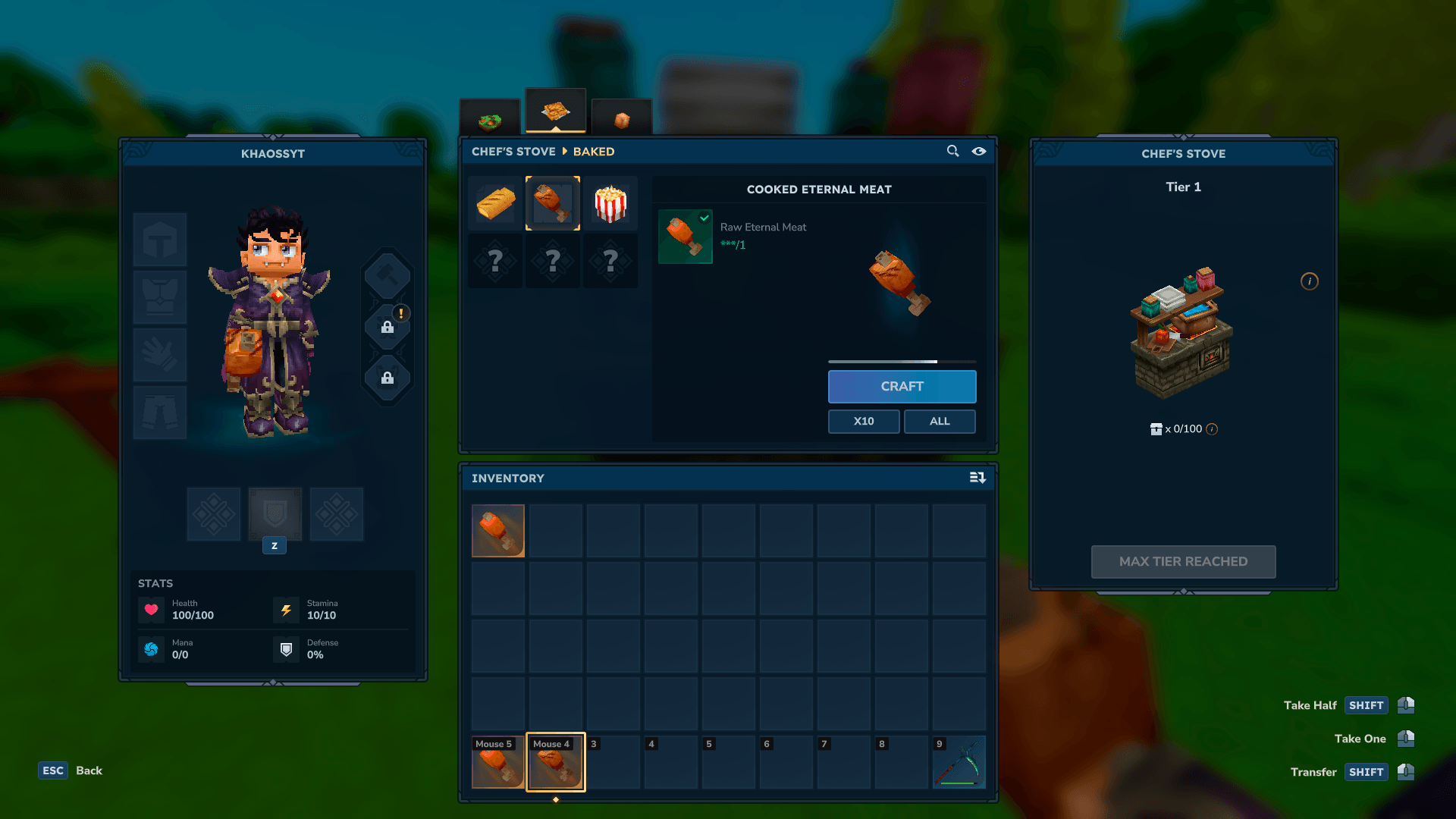Show Chef's Stove info icon
Image resolution: width=1456 pixels, height=819 pixels.
pos(1310,281)
